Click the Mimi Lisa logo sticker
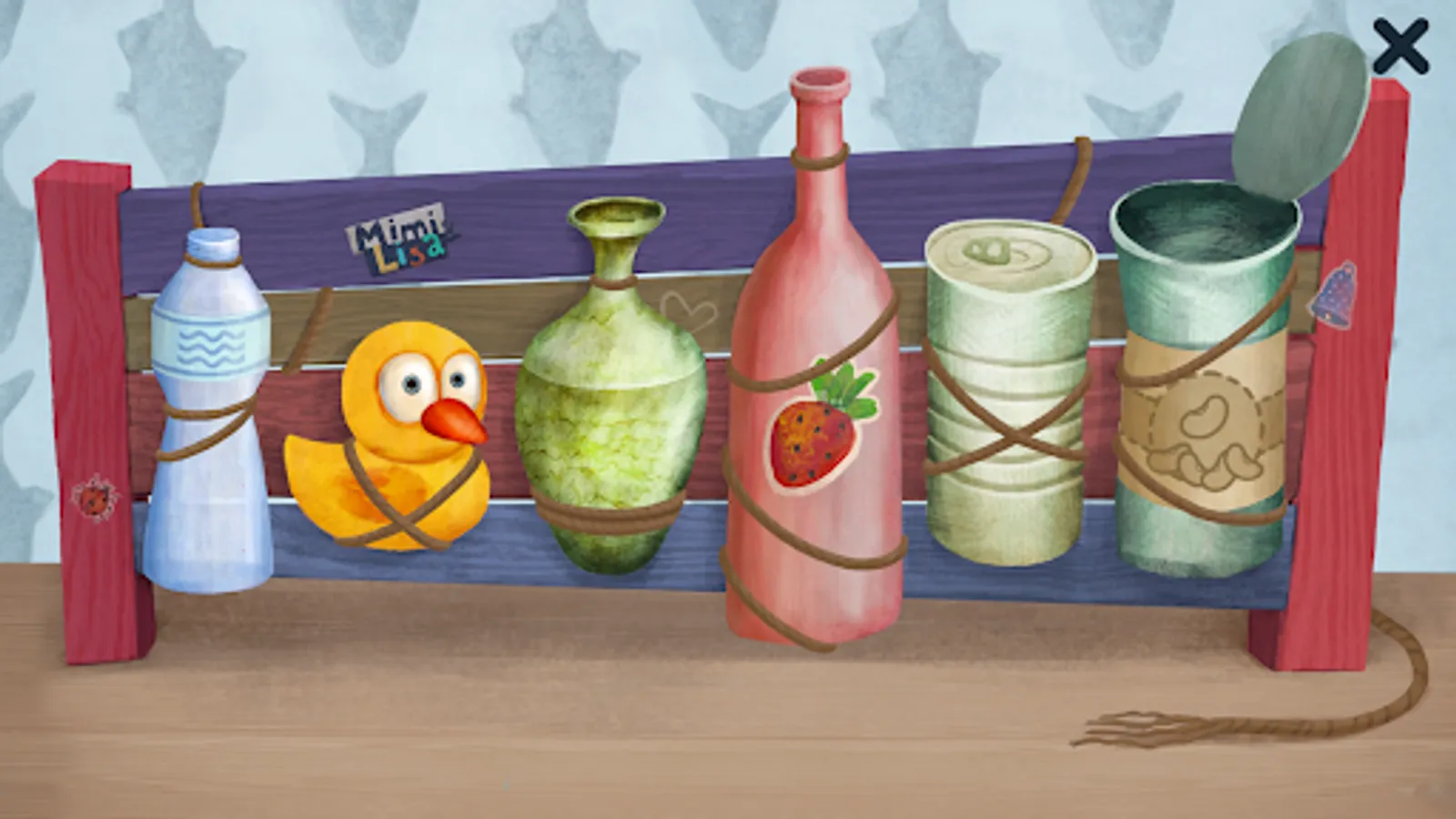 [x=394, y=238]
